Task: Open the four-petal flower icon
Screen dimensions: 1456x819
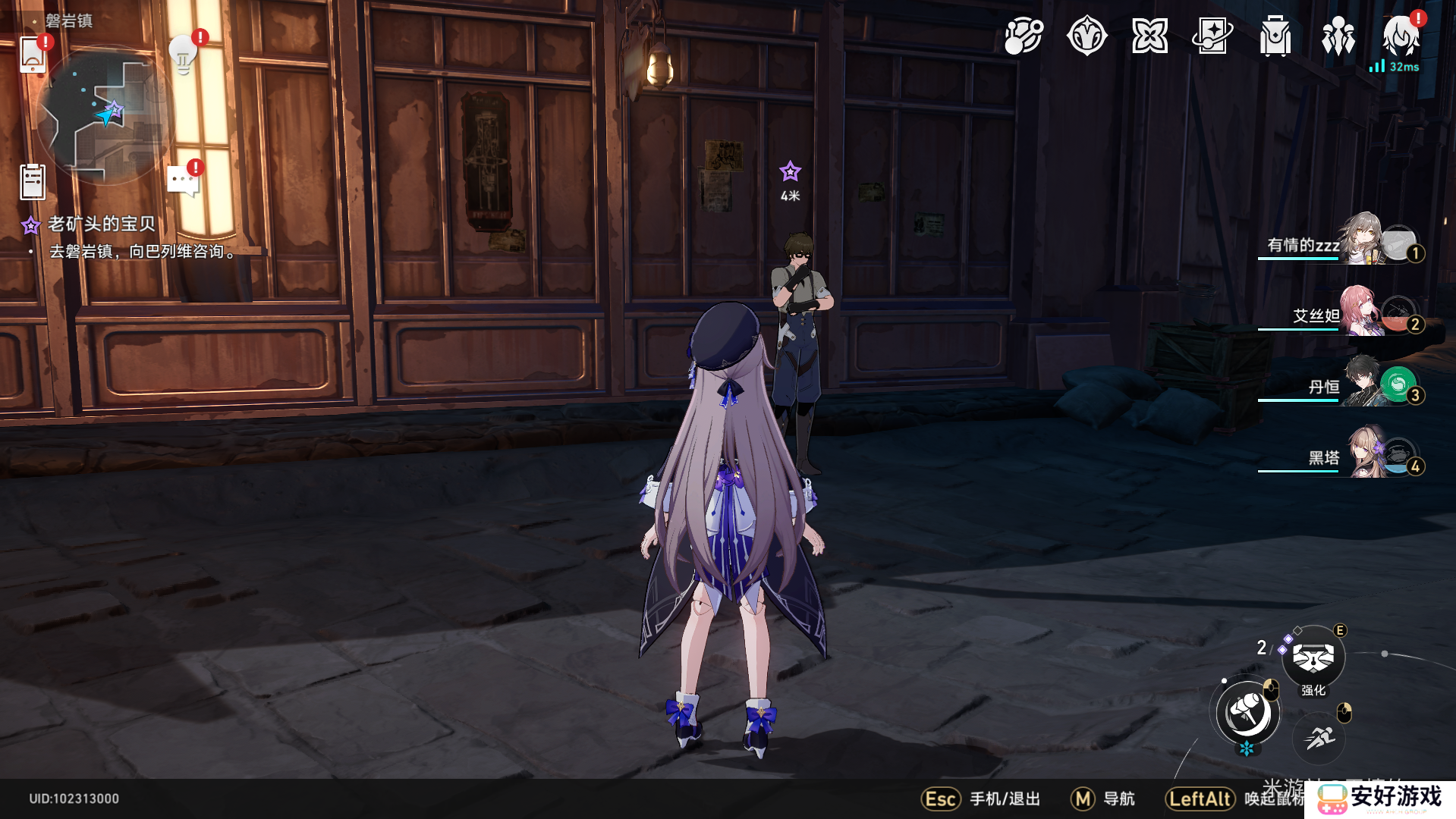Action: 1149,36
